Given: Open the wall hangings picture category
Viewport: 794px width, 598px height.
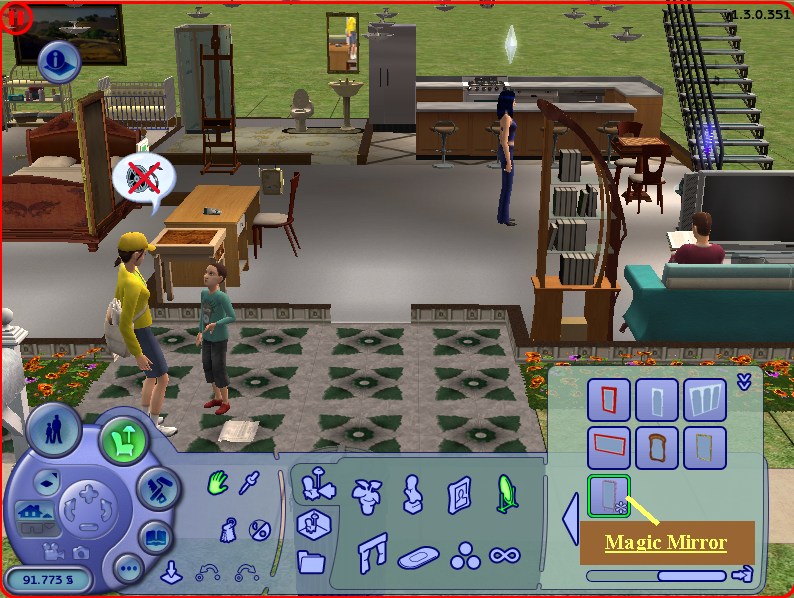Looking at the screenshot, I should 460,493.
